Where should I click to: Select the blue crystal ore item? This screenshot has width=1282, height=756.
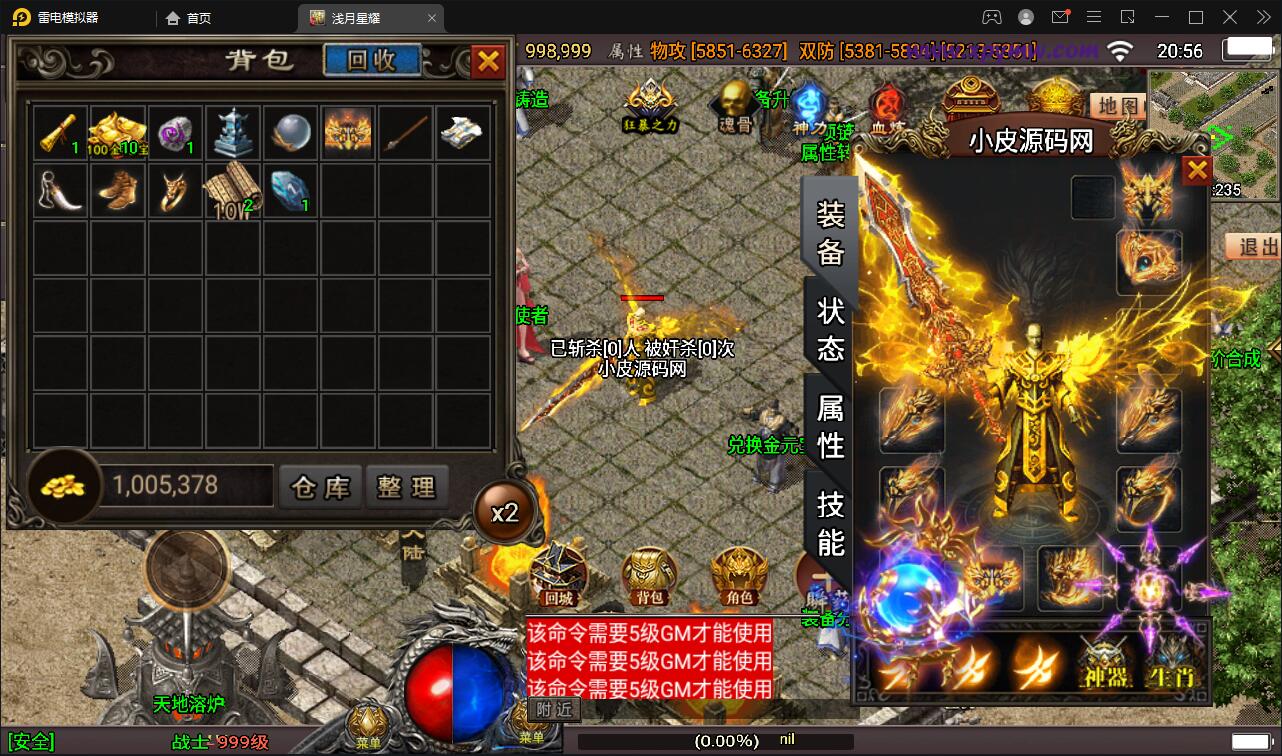(291, 190)
